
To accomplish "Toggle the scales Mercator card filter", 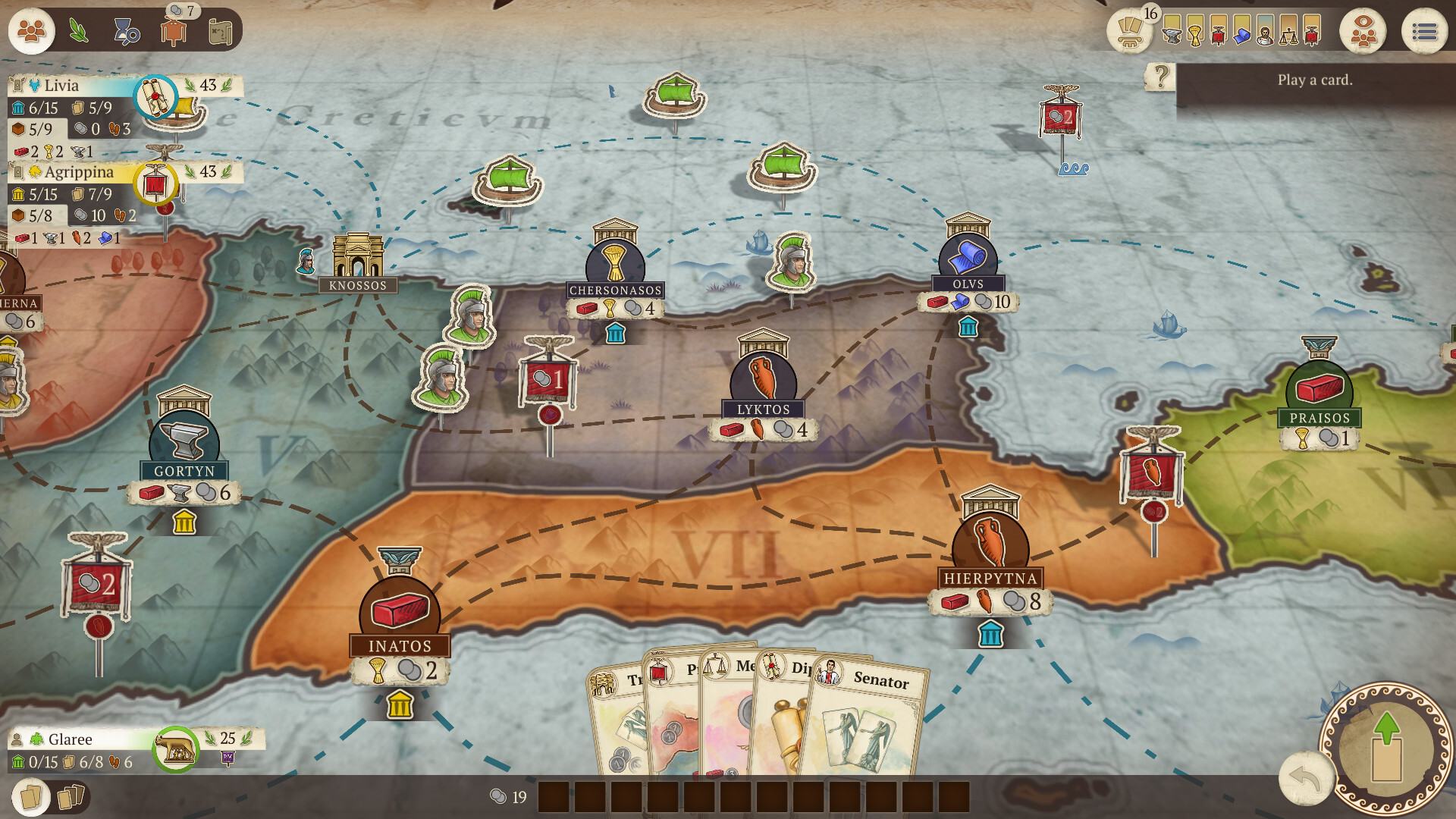I will pos(1288,34).
